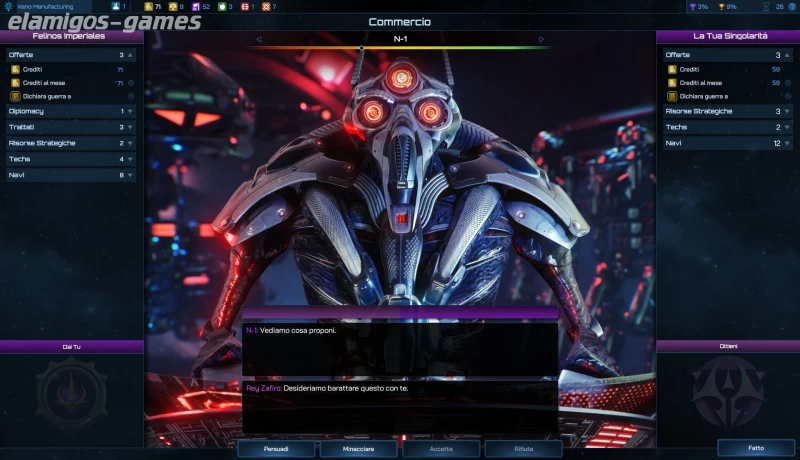Expand Navi under Felinos Imperiales
Viewport: 800px width, 460px height.
(x=70, y=175)
